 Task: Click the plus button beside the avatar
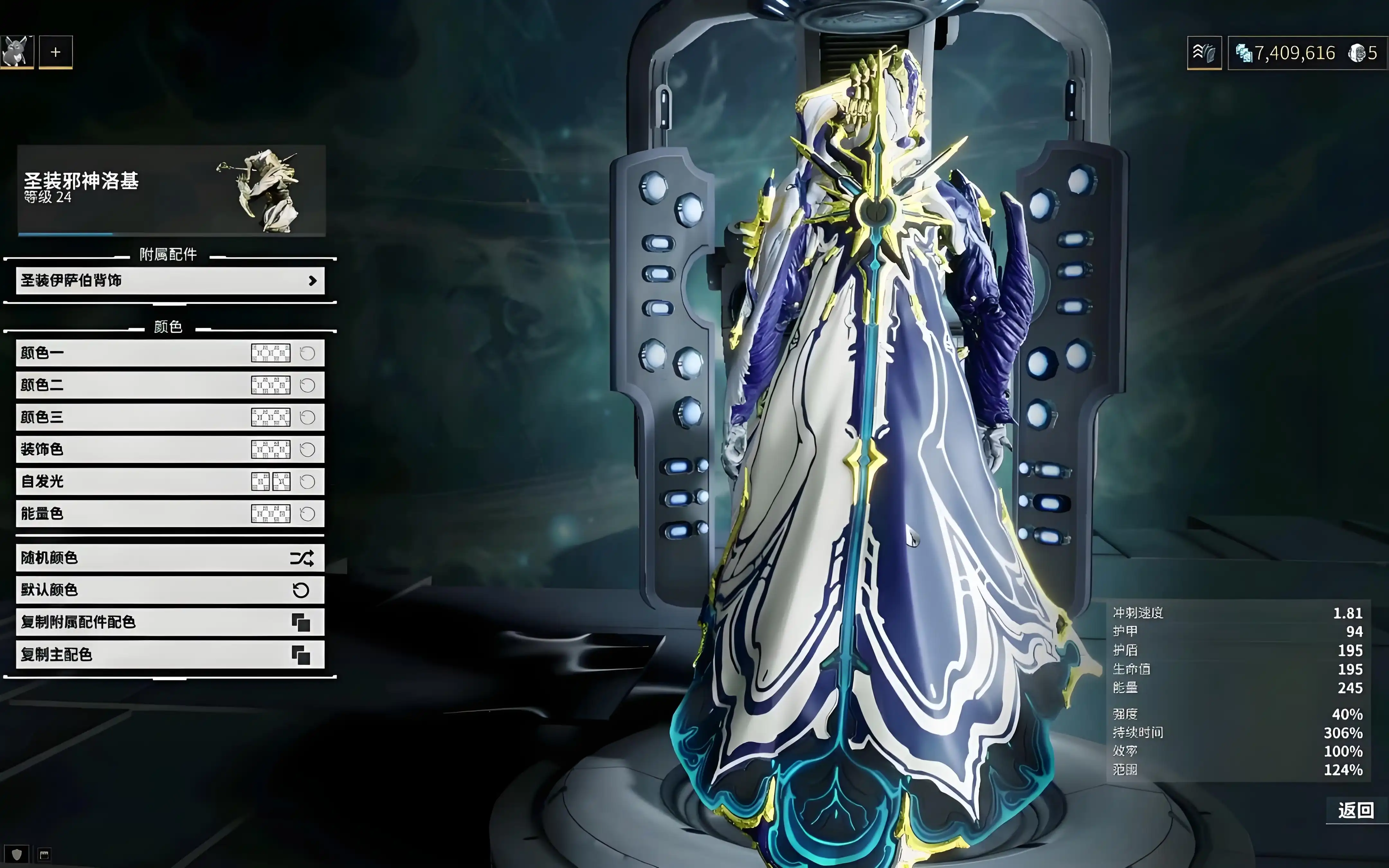coord(56,52)
